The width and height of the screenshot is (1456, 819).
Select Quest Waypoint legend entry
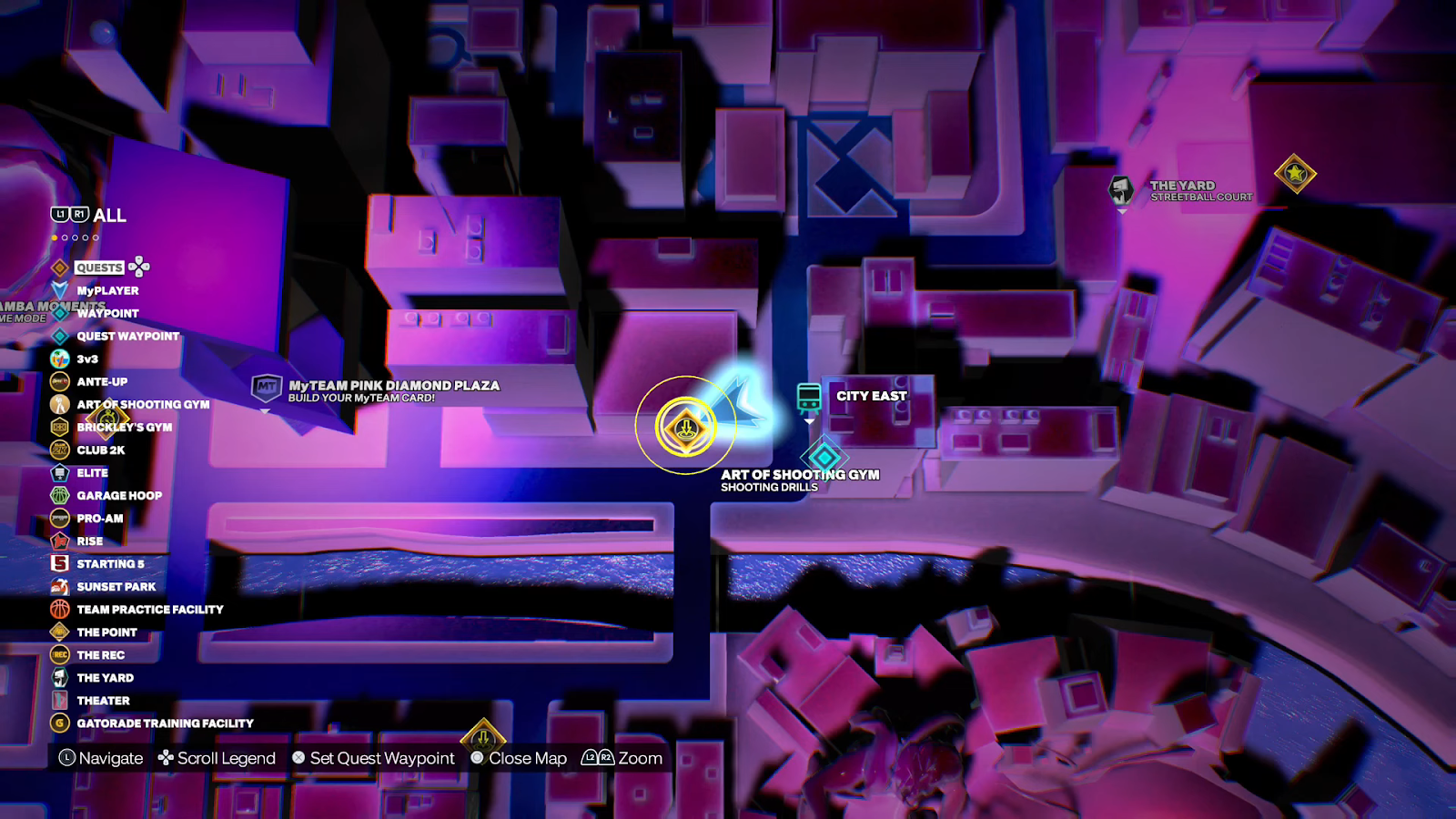pos(127,336)
